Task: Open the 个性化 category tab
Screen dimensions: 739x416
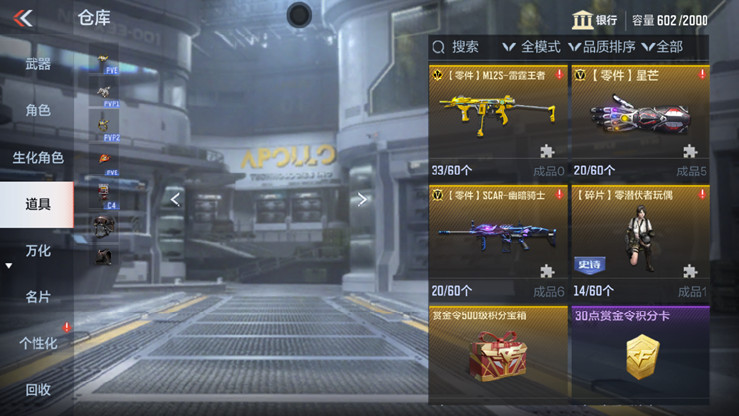Action: click(38, 343)
